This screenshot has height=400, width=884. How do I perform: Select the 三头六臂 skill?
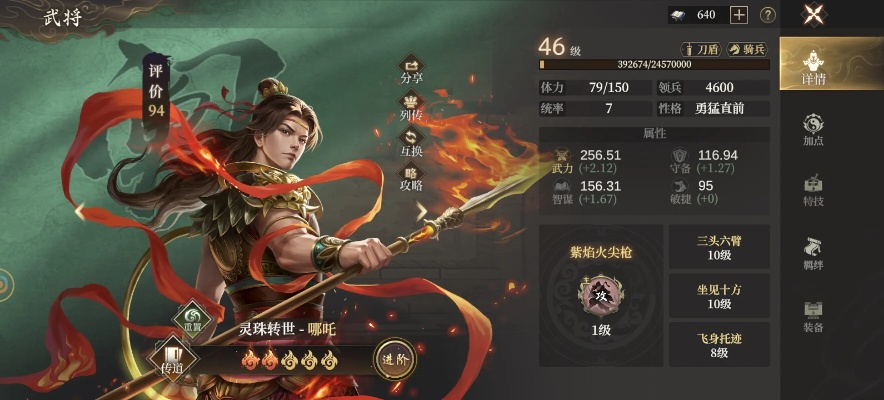click(719, 247)
